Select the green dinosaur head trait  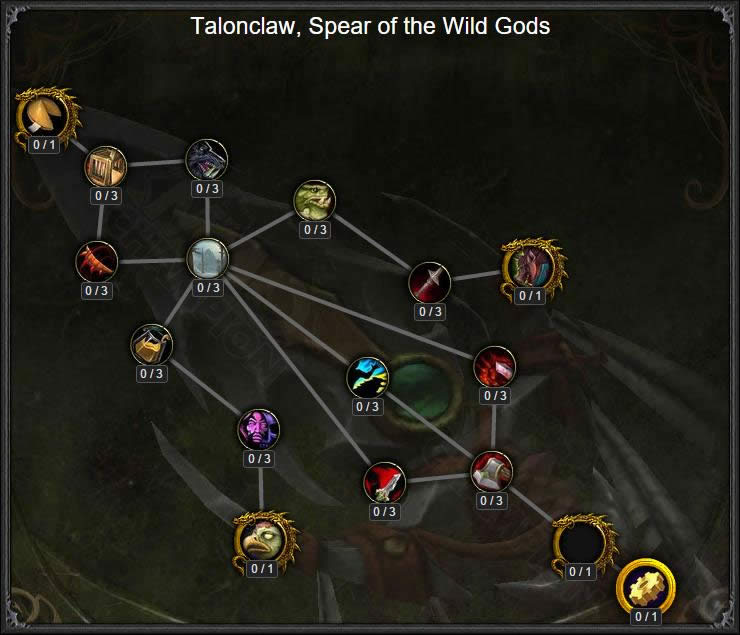(x=315, y=201)
